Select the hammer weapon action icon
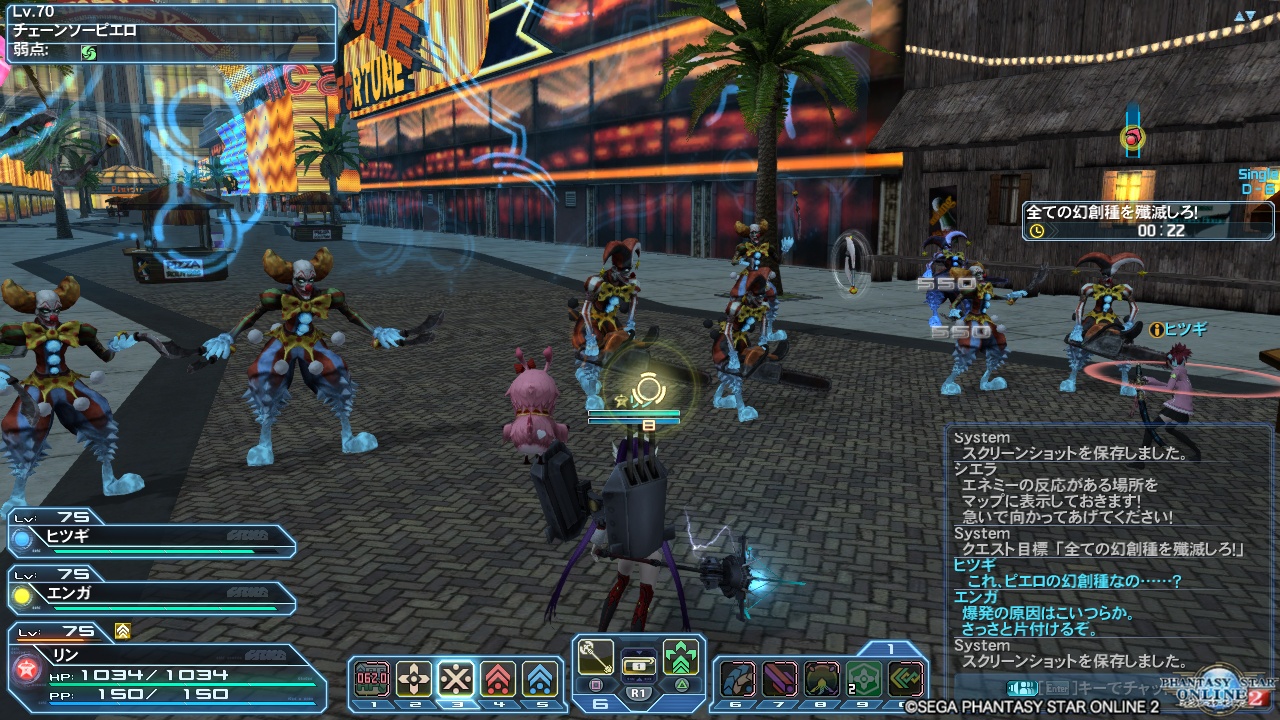Image resolution: width=1280 pixels, height=720 pixels. [596, 657]
